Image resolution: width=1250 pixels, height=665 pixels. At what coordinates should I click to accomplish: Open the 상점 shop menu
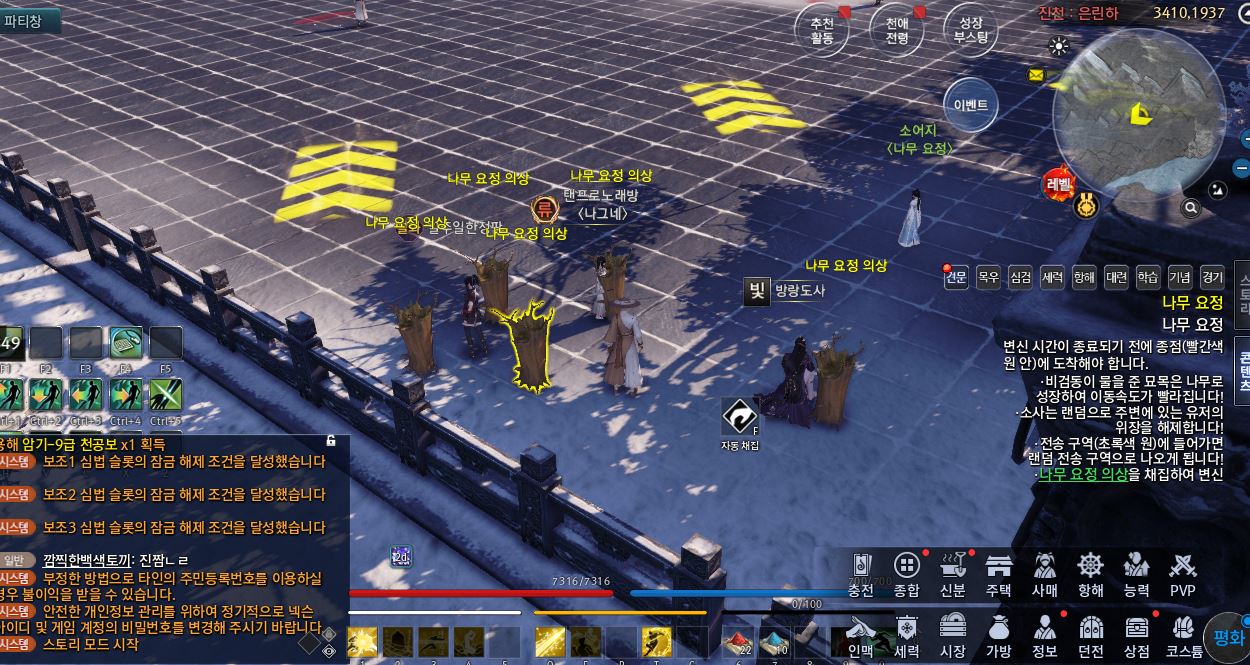click(1136, 635)
